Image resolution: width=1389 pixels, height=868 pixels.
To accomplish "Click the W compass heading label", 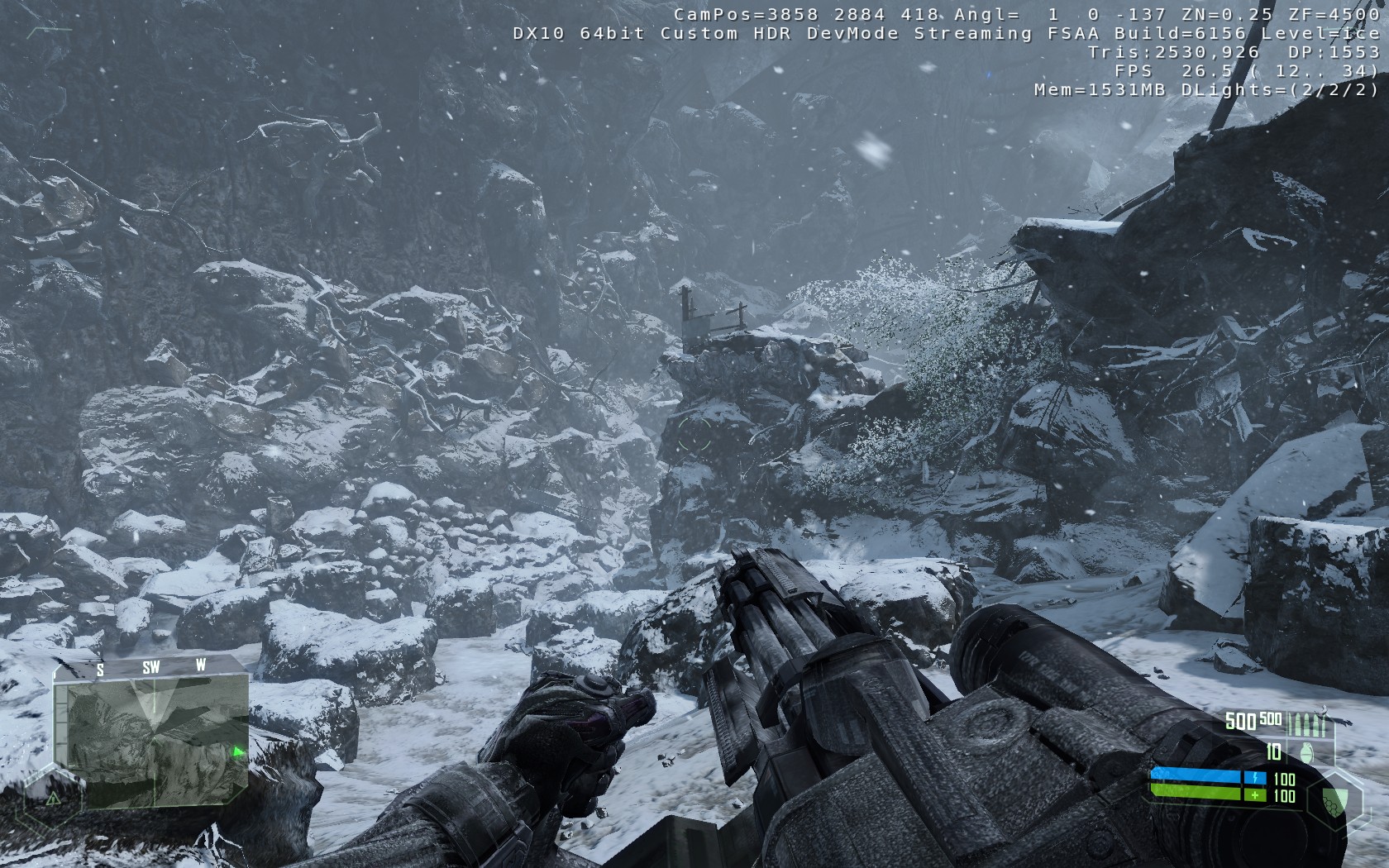I will pyautogui.click(x=201, y=664).
